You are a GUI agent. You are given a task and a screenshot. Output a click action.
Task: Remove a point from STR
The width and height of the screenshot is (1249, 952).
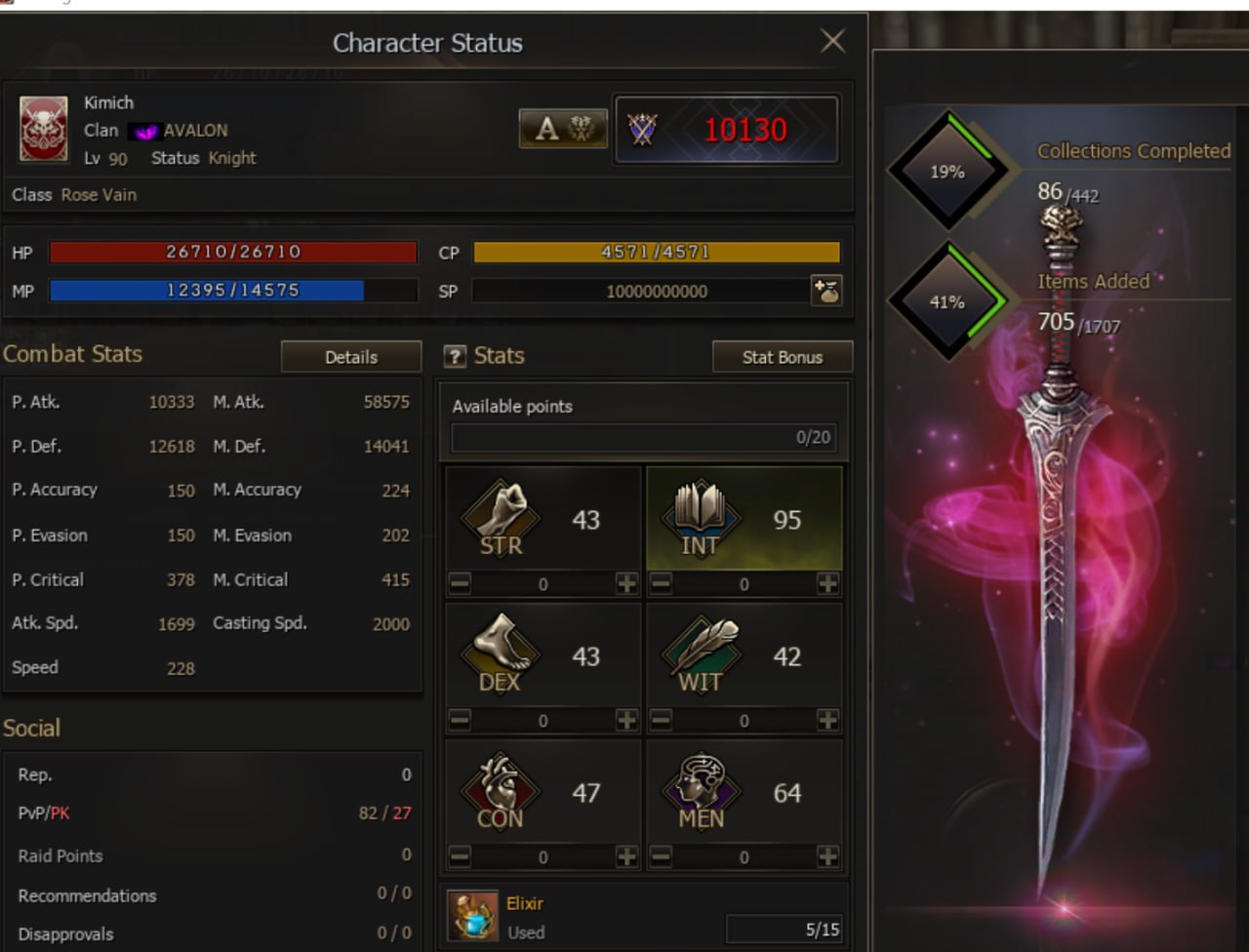coord(460,584)
